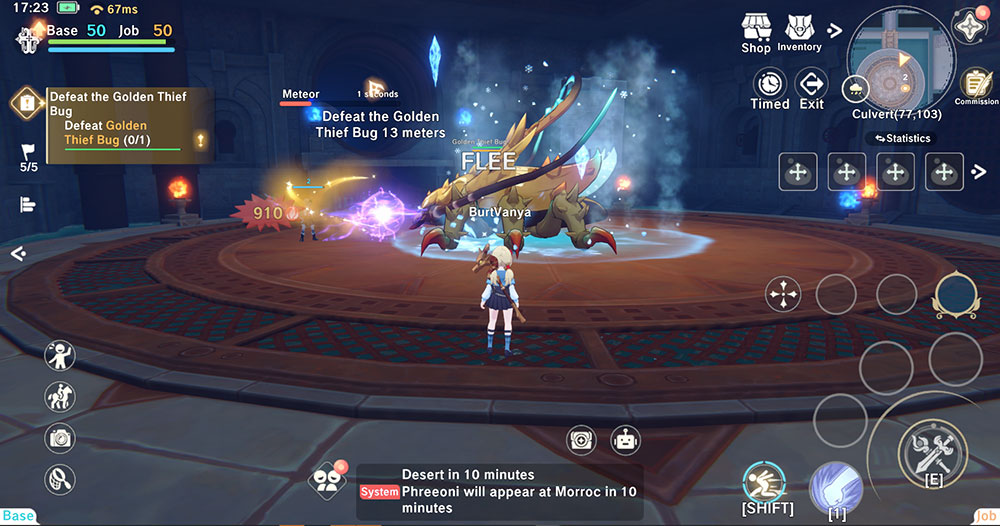Image resolution: width=1000 pixels, height=526 pixels.
Task: Activate the sword basic attack button
Action: point(932,455)
